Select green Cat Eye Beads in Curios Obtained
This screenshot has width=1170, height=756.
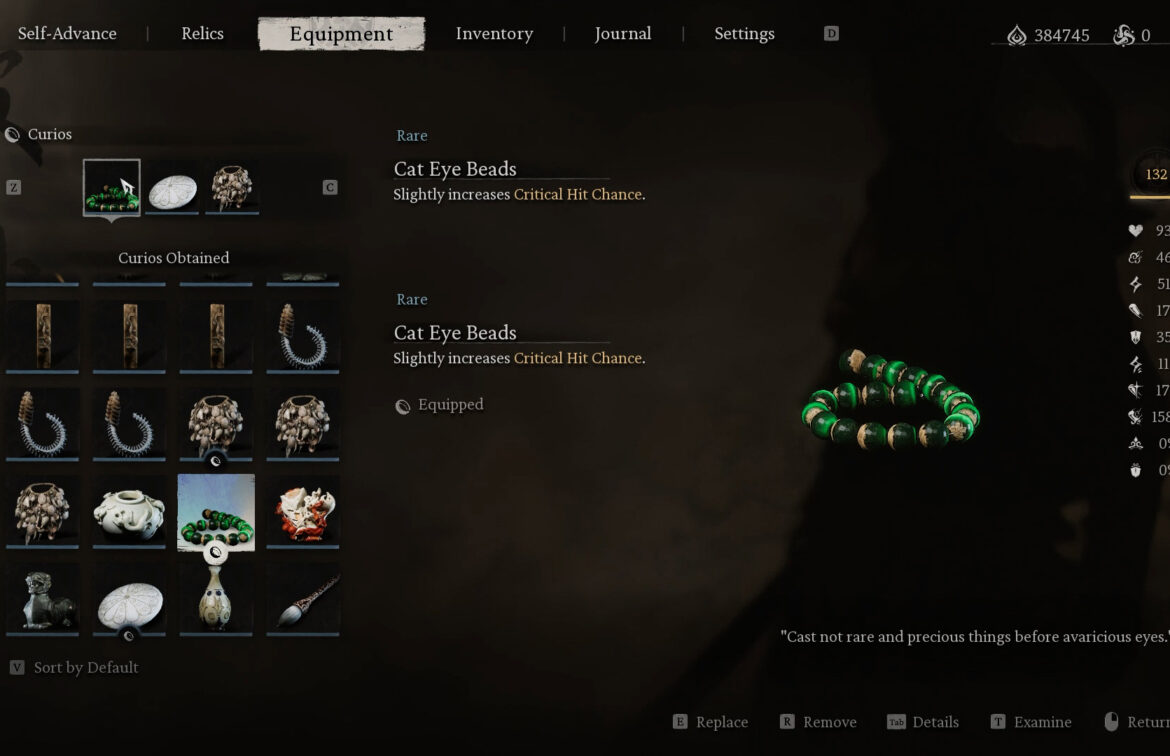pyautogui.click(x=216, y=511)
